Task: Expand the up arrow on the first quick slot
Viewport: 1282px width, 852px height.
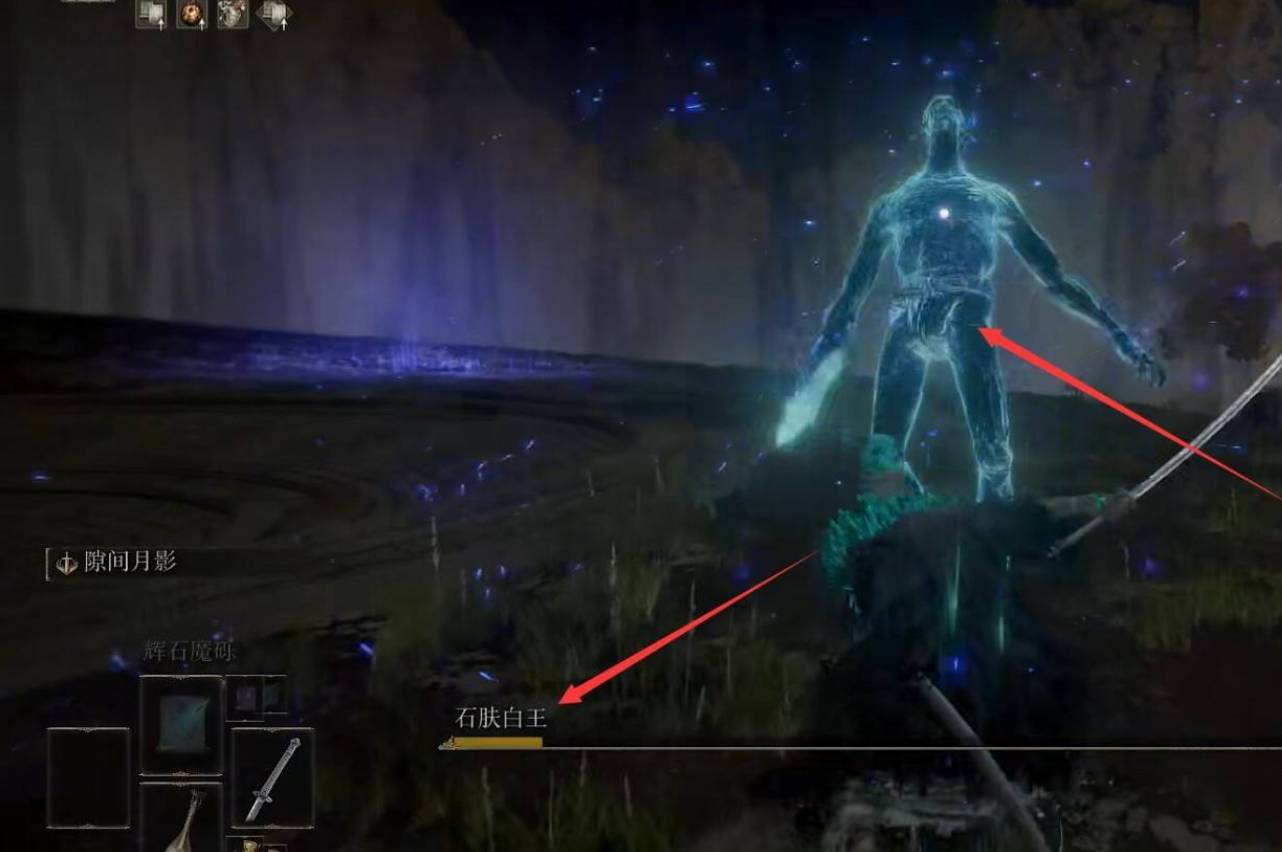Action: pyautogui.click(x=161, y=25)
